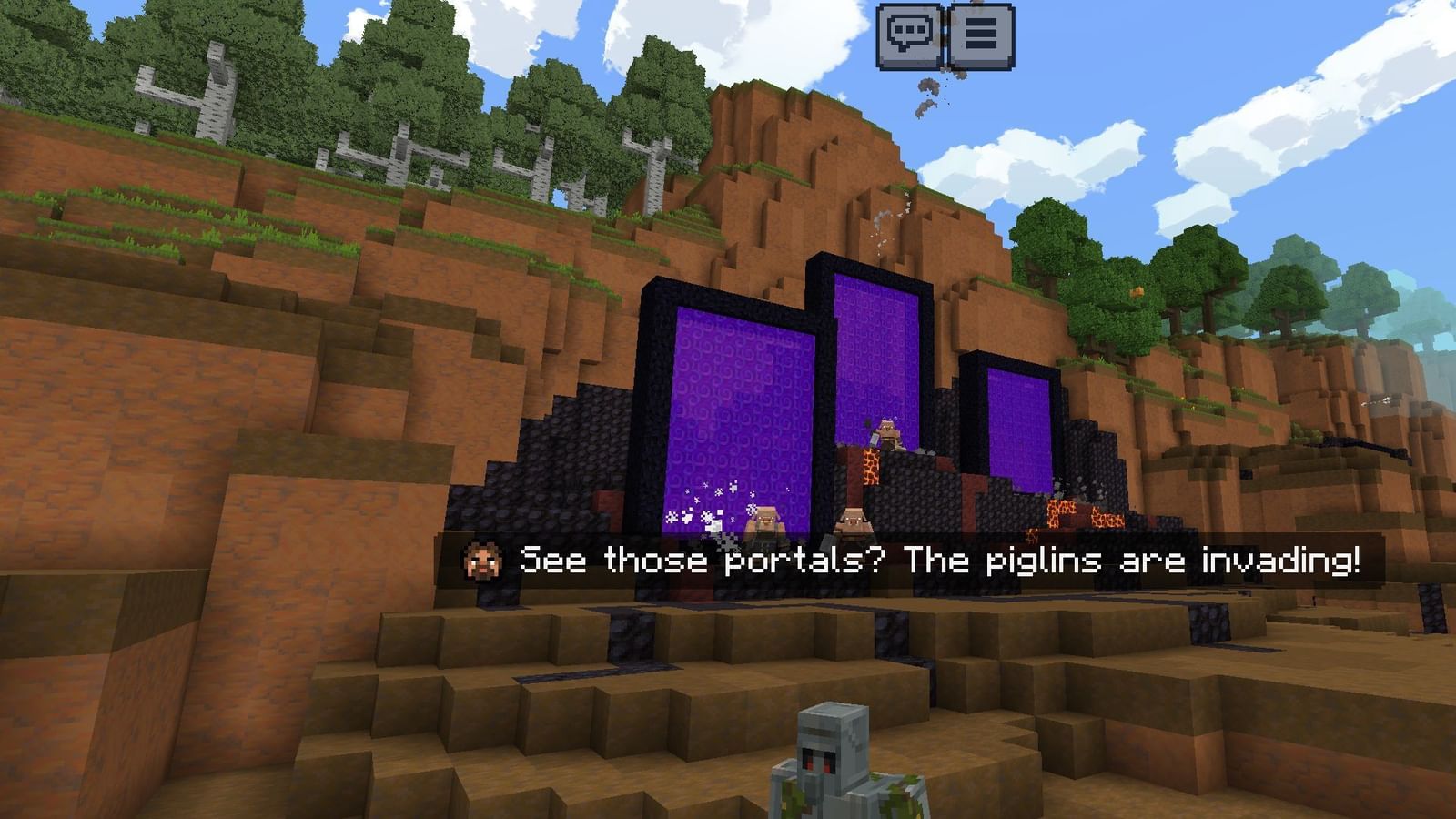The image size is (1456, 819).
Task: Click the bearded character portrait in the dialog
Action: click(483, 561)
